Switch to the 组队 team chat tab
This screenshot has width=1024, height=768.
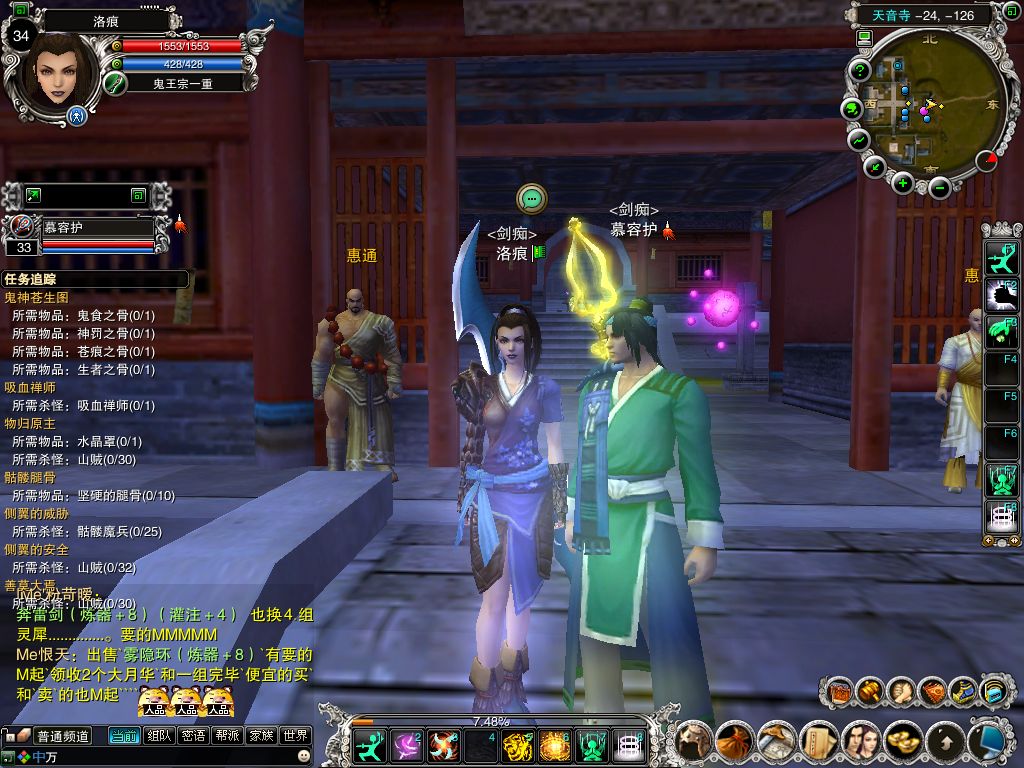coord(159,736)
